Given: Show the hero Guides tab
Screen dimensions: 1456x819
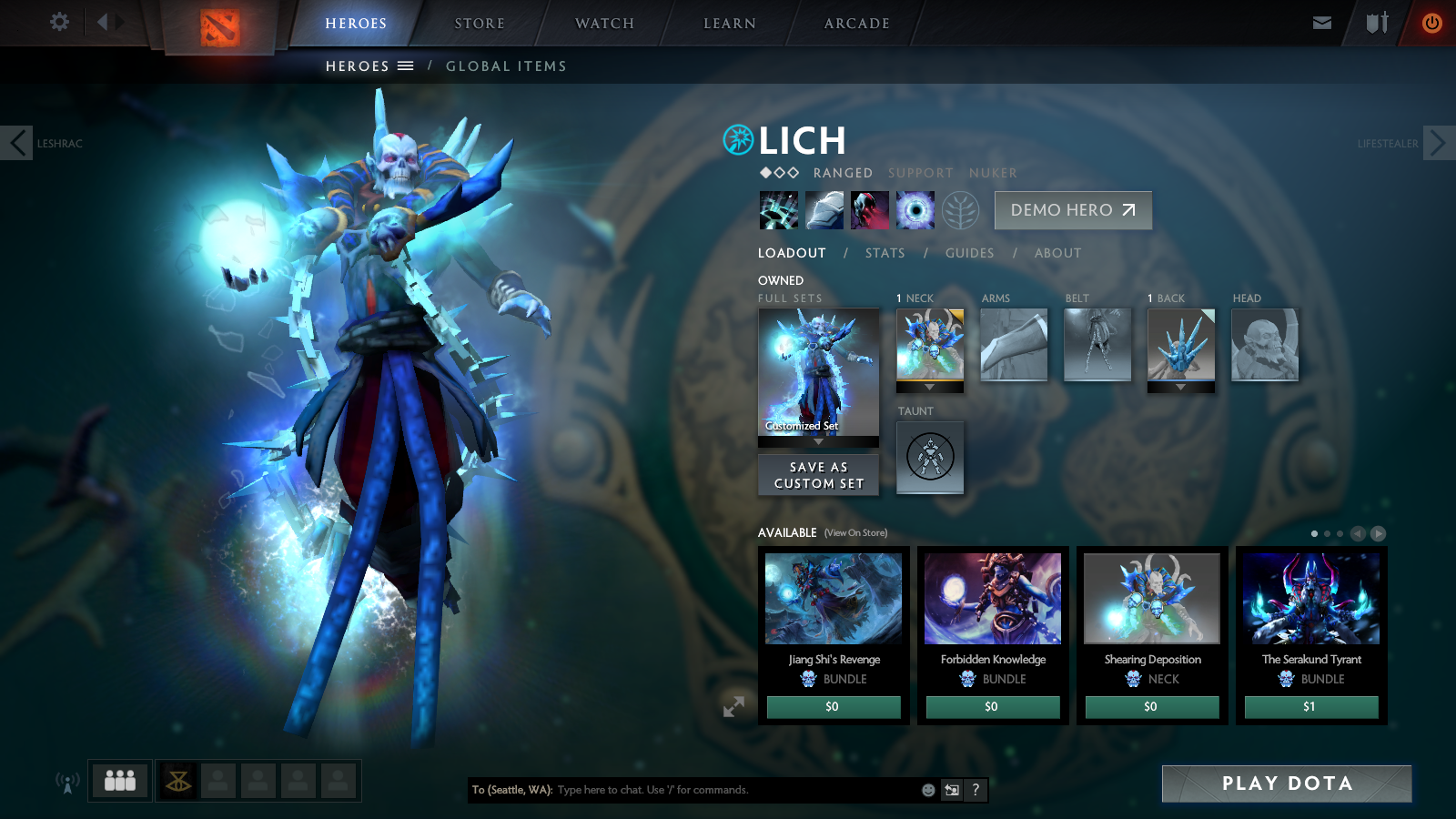Looking at the screenshot, I should click(x=969, y=253).
